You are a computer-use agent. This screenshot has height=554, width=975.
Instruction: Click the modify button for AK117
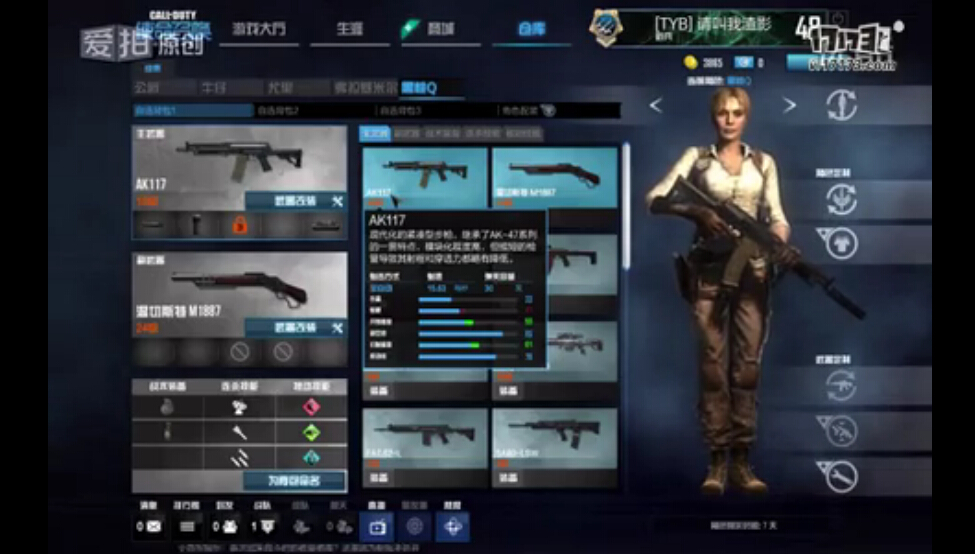(295, 201)
